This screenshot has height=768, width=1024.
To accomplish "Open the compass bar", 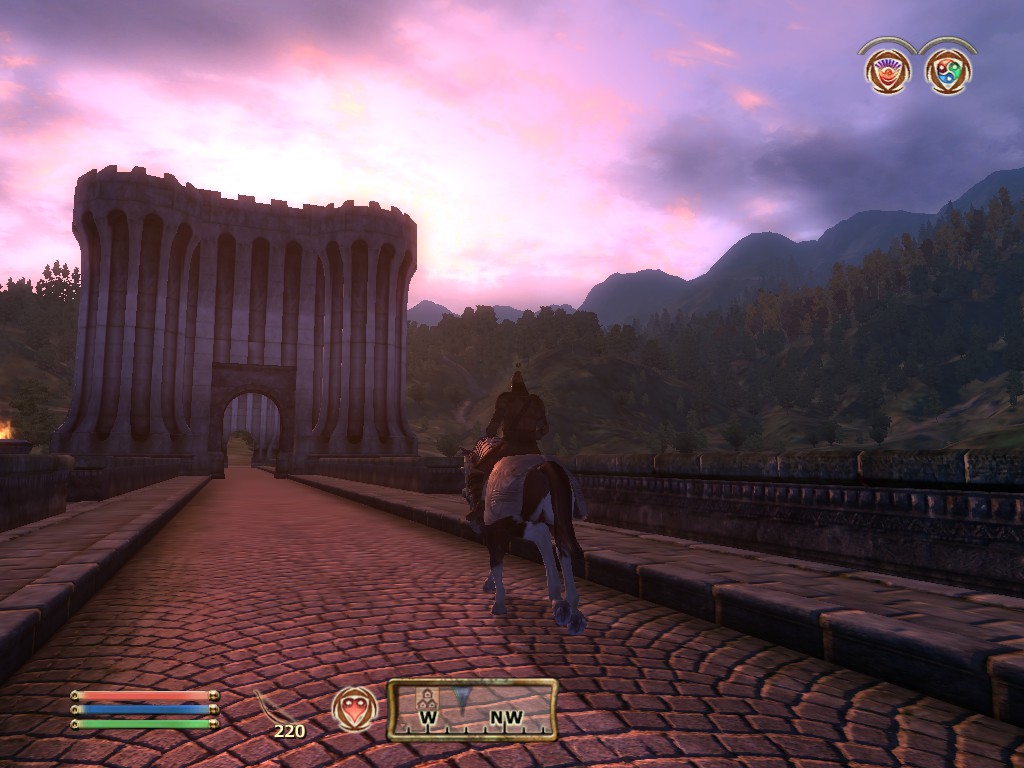I will 472,709.
